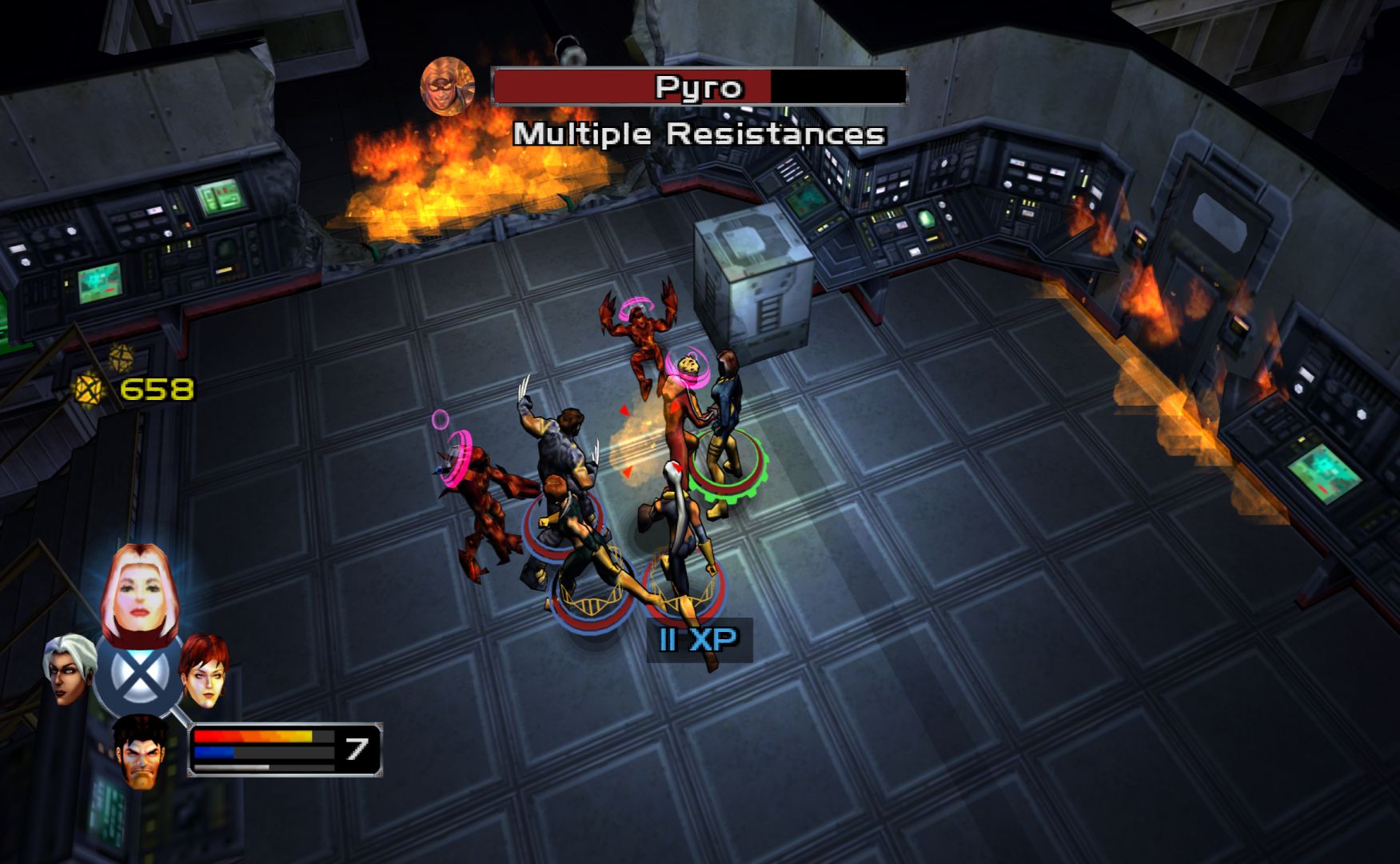Viewport: 1400px width, 864px height.
Task: Click the Pyro boss portrait icon
Action: pos(447,86)
